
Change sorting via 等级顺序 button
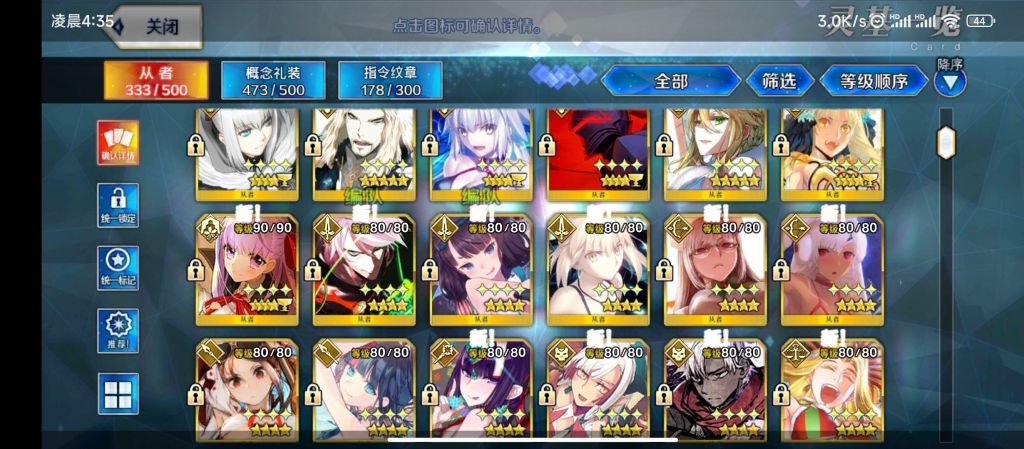tap(873, 81)
